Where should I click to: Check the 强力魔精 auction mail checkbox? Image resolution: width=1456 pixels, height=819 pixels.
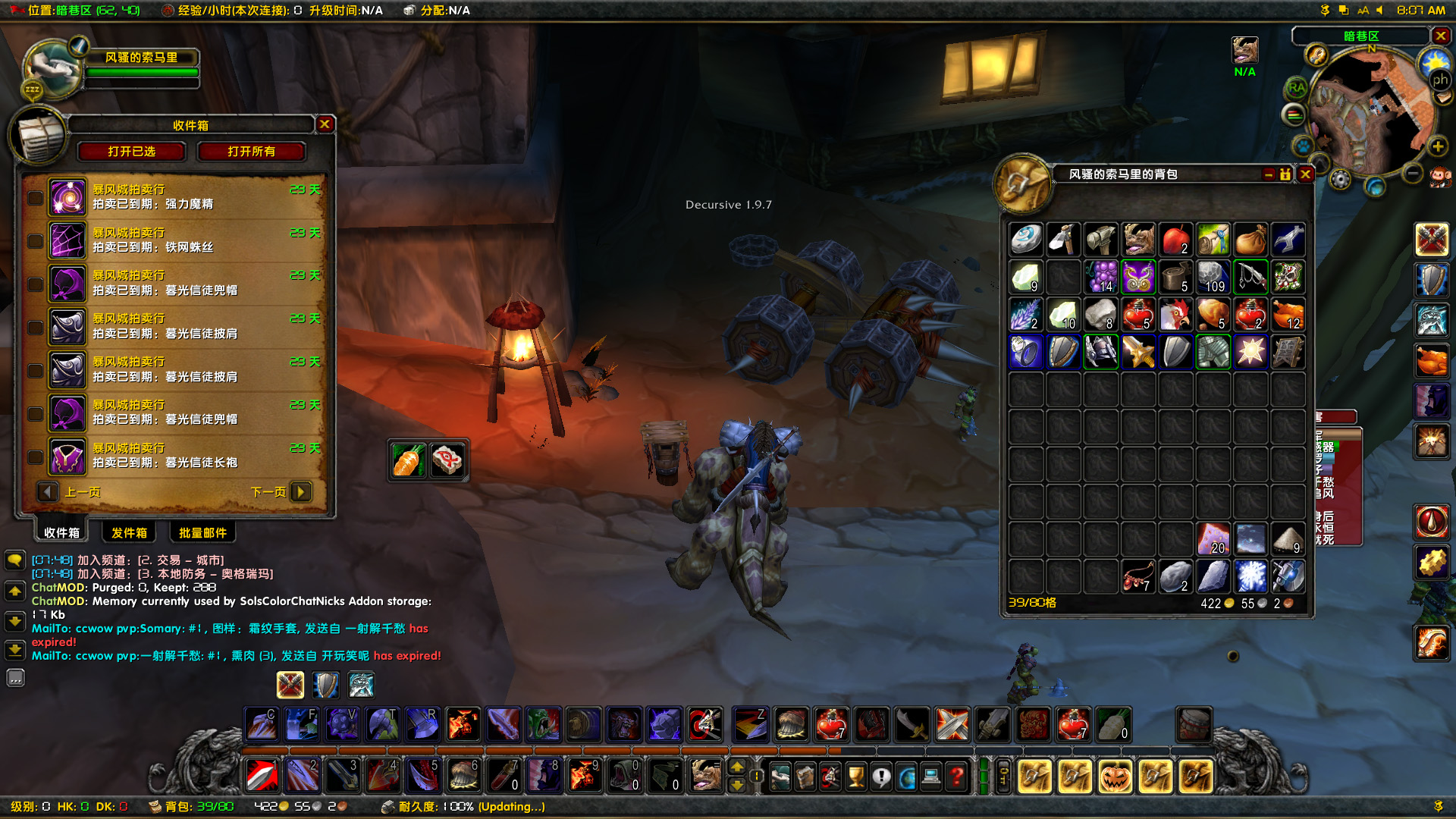pyautogui.click(x=35, y=197)
